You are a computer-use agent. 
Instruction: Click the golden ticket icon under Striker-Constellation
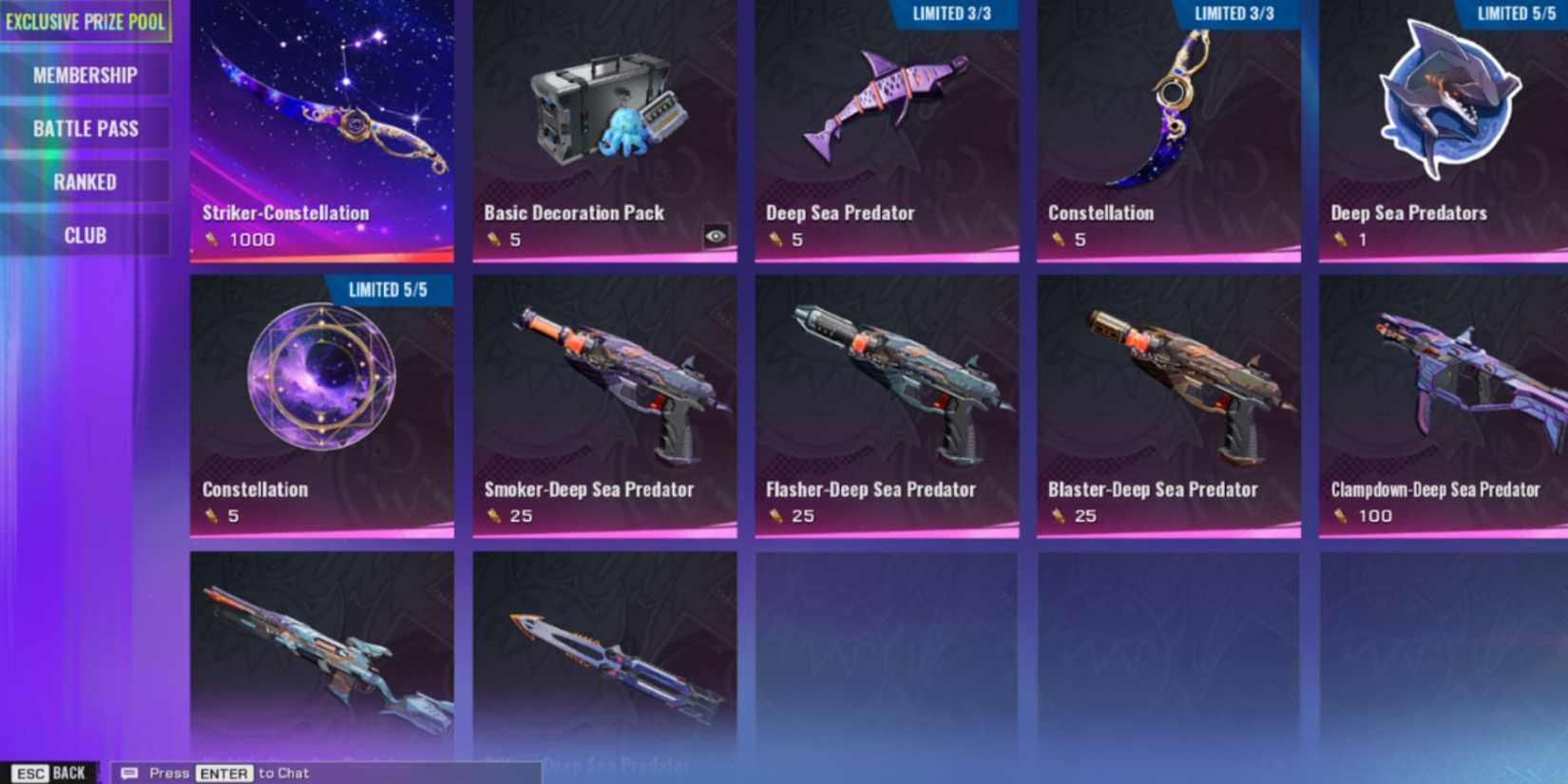coord(211,239)
